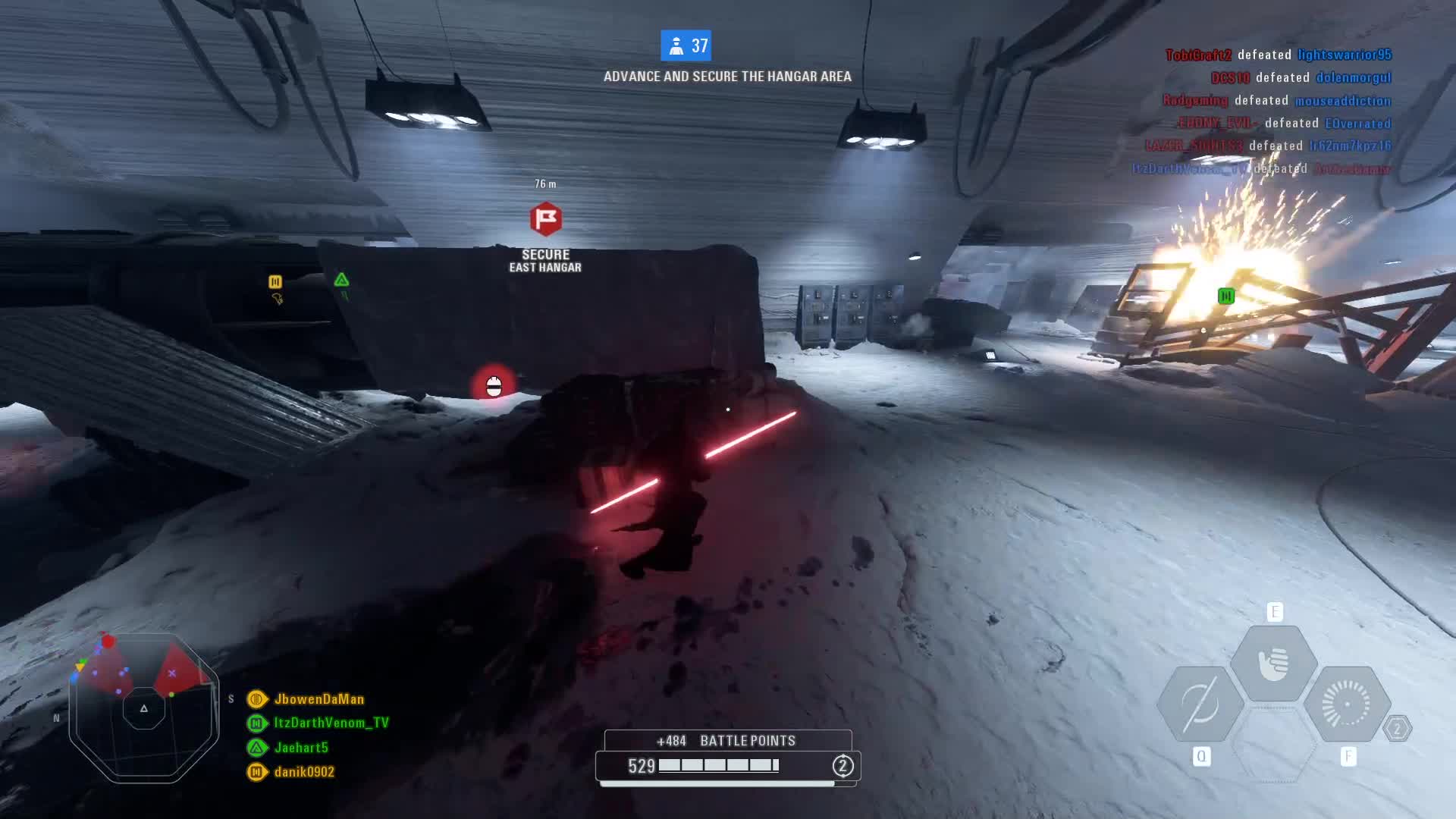Pick danik0902 from the squad list
Image resolution: width=1456 pixels, height=819 pixels.
click(304, 772)
